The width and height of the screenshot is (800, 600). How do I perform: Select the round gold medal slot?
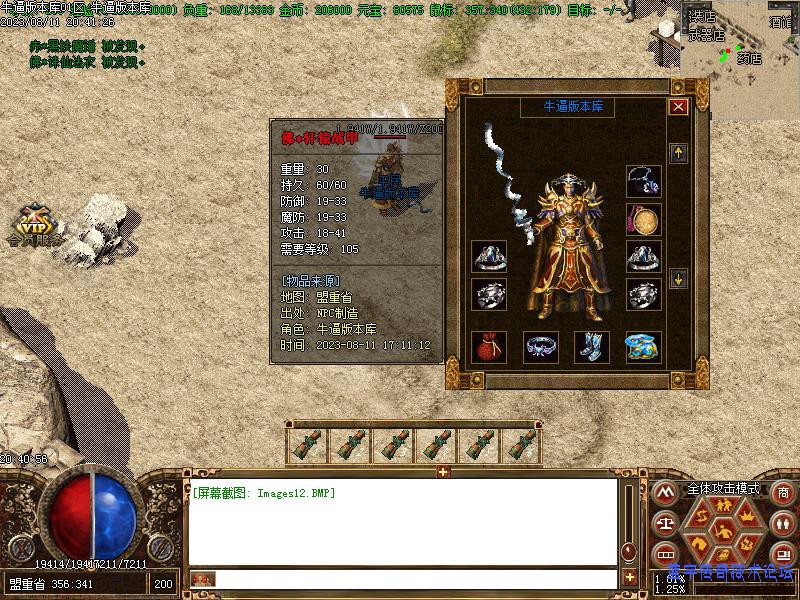643,219
